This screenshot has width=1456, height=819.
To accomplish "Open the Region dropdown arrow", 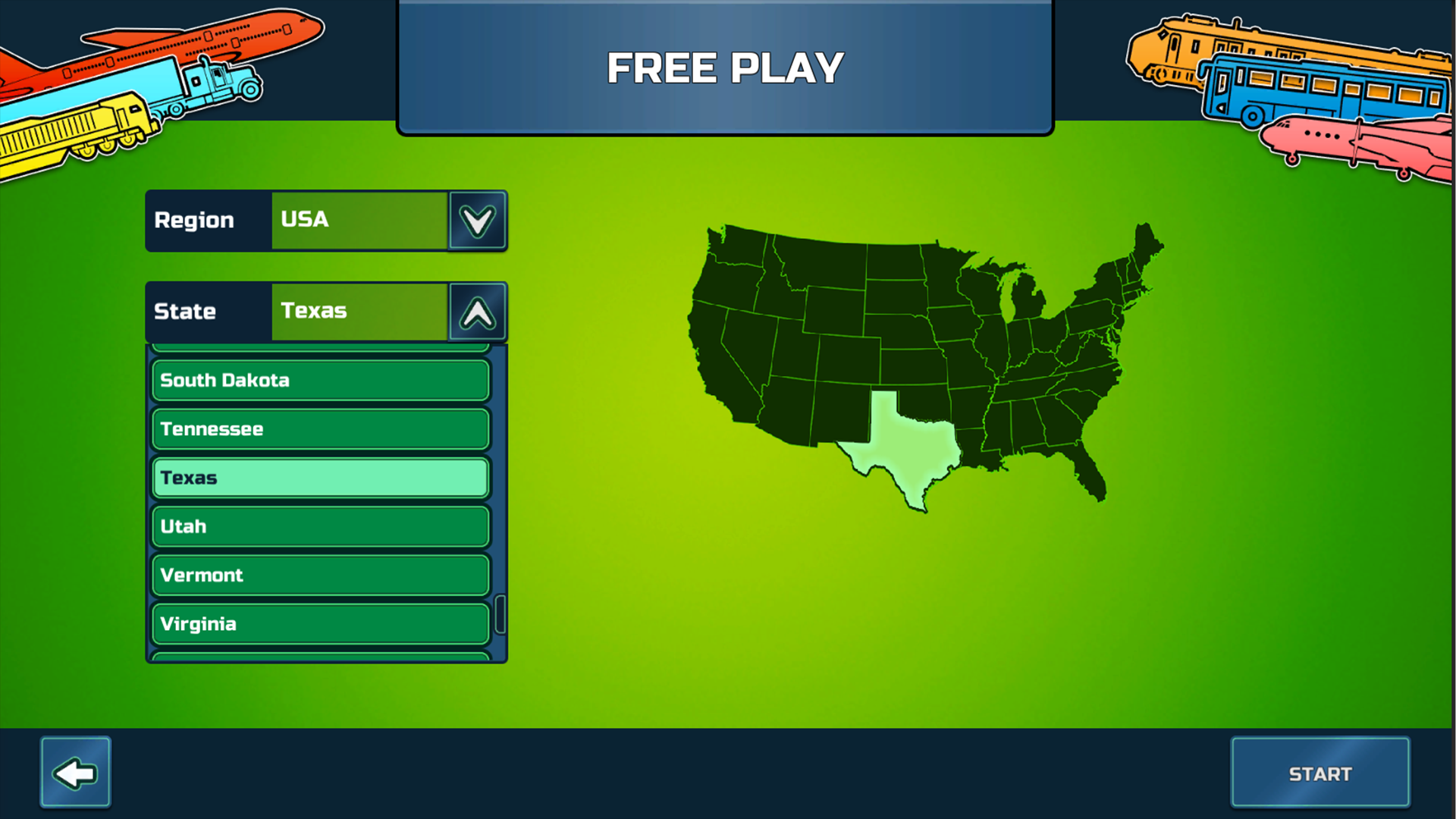I will 477,221.
